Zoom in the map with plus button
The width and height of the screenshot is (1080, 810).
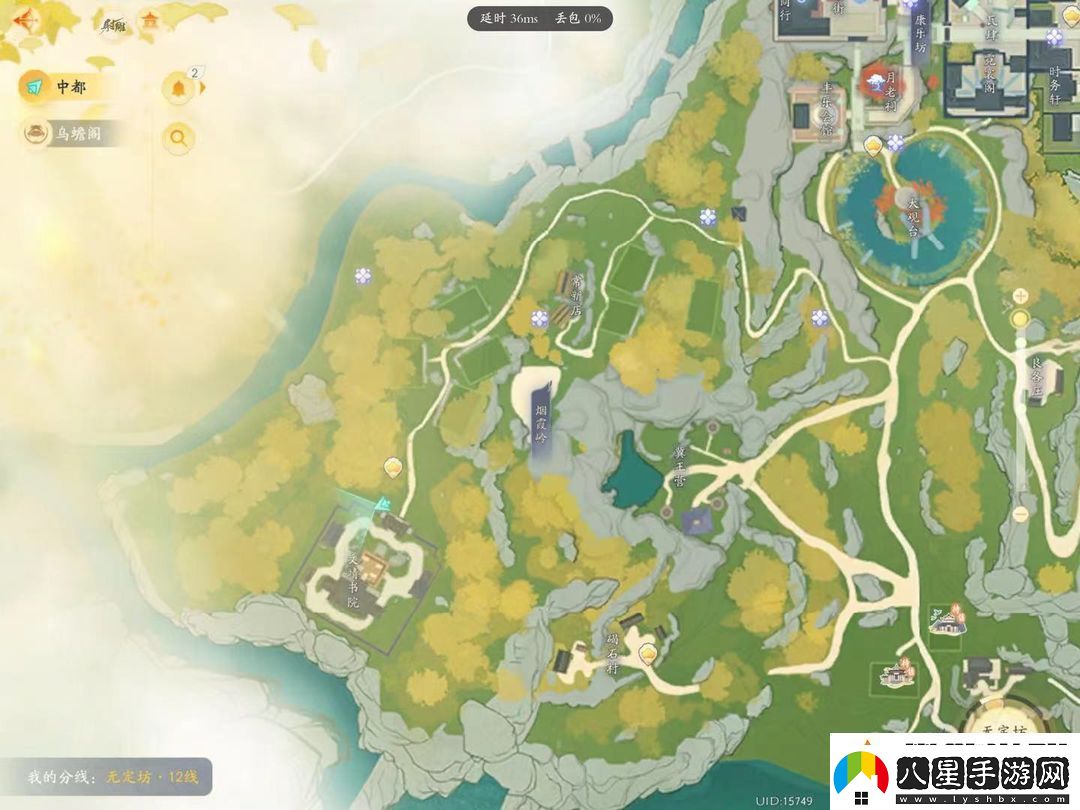tap(1020, 295)
